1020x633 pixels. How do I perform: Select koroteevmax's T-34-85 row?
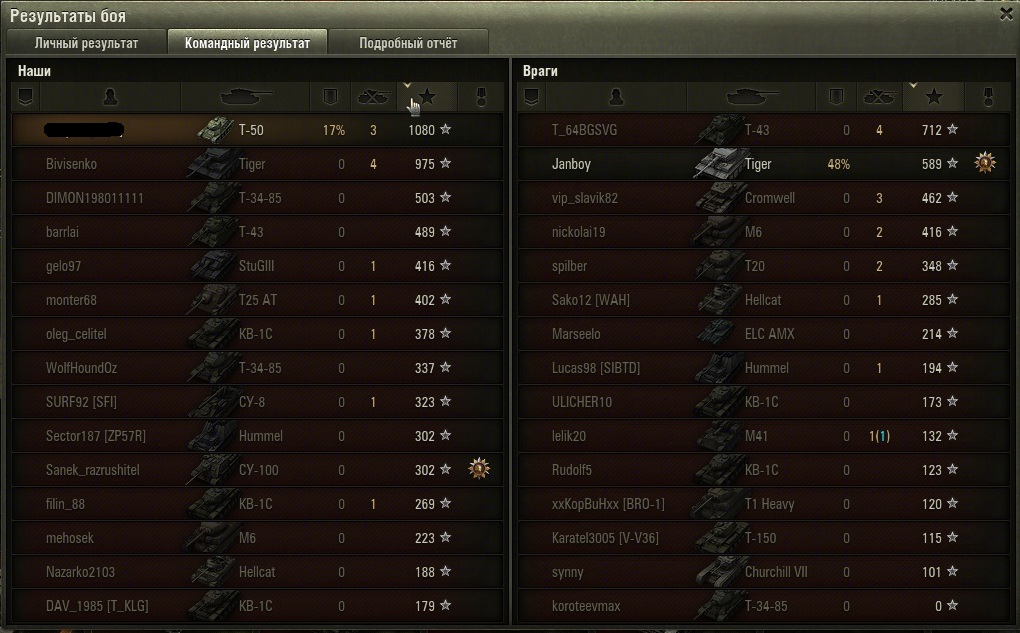756,606
